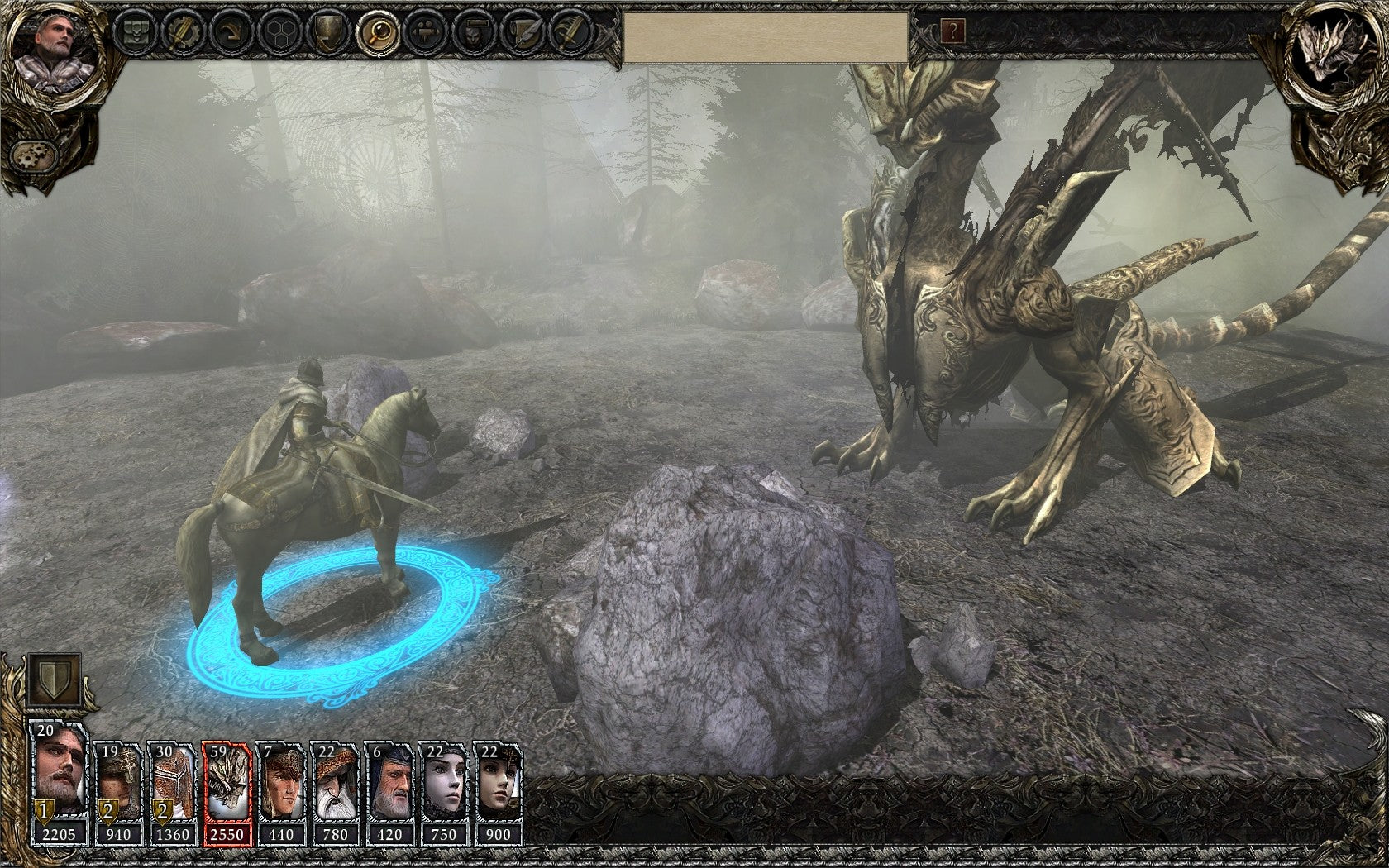The height and width of the screenshot is (868, 1389).
Task: Activate the defend shield button
Action: point(55,680)
